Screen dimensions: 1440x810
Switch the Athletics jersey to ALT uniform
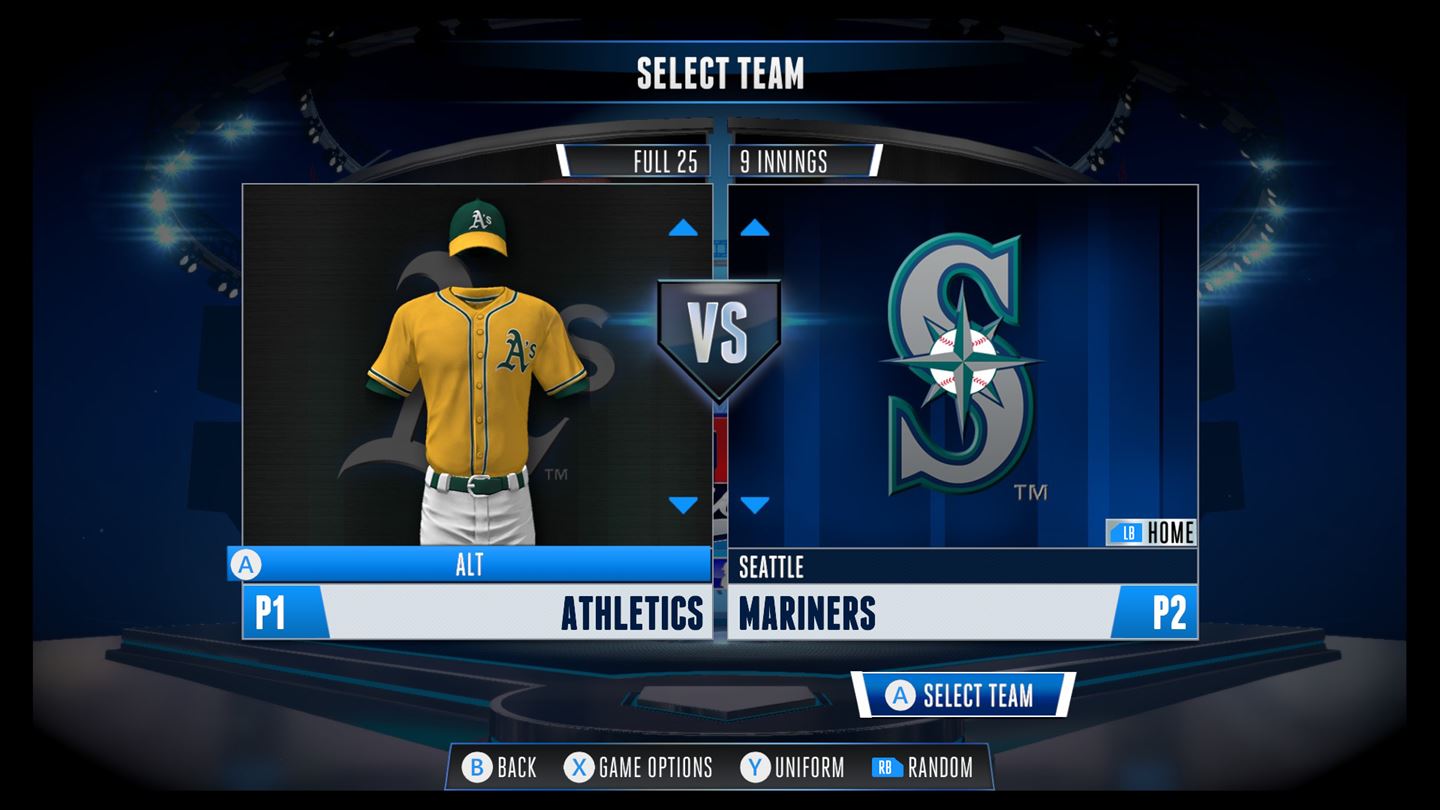pos(470,565)
